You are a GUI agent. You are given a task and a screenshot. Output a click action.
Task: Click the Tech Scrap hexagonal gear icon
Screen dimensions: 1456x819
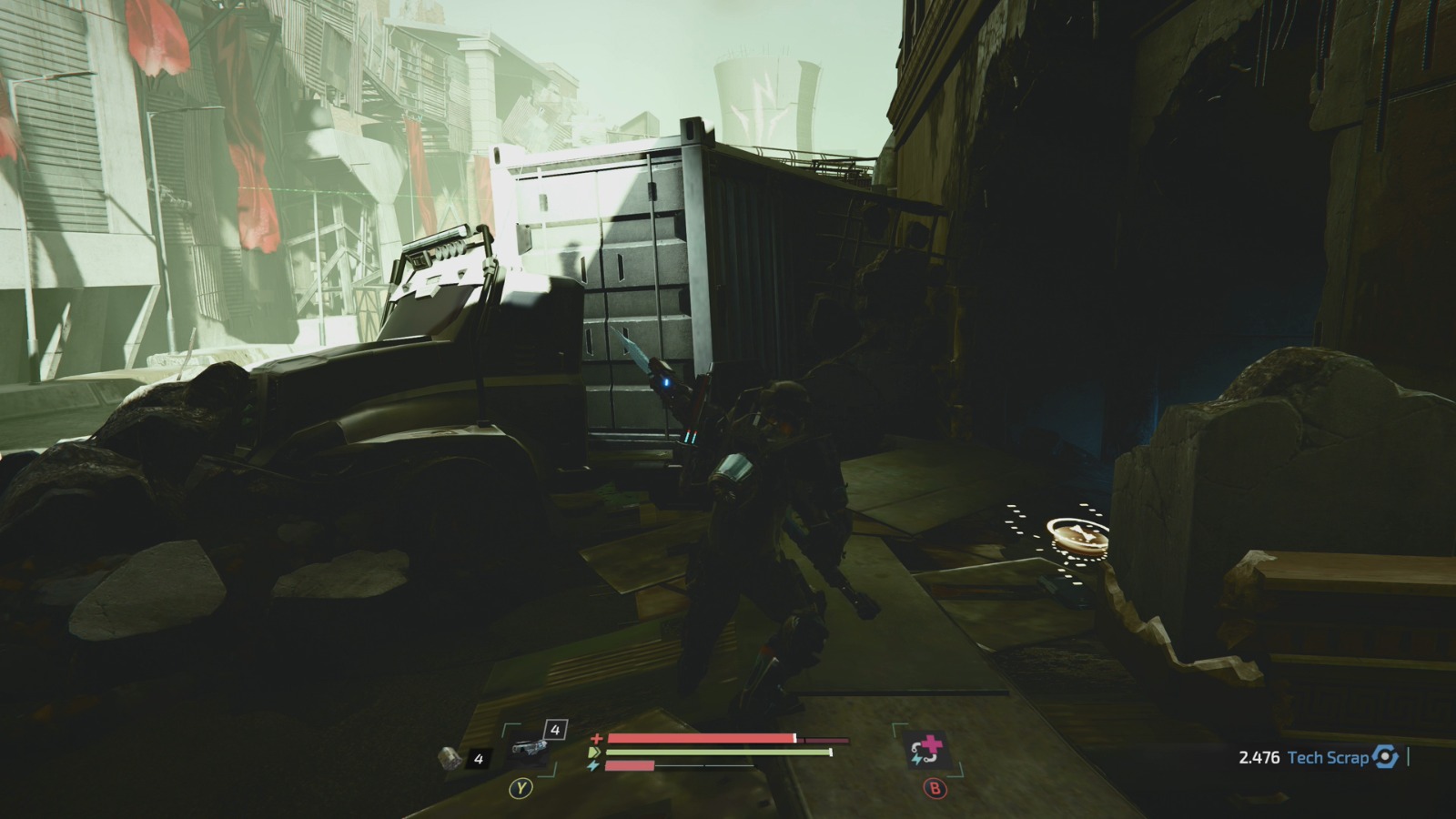(x=1386, y=755)
